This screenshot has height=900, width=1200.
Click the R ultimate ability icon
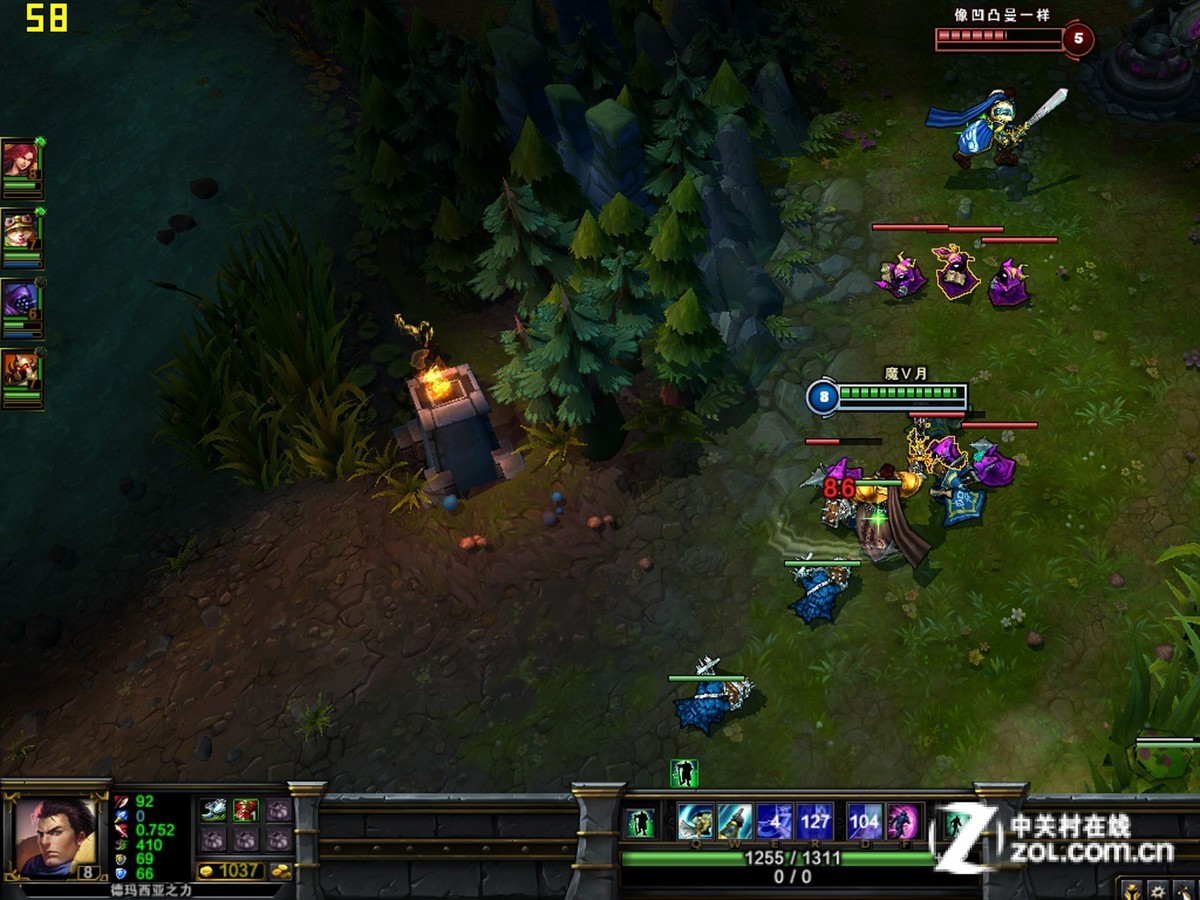point(815,822)
